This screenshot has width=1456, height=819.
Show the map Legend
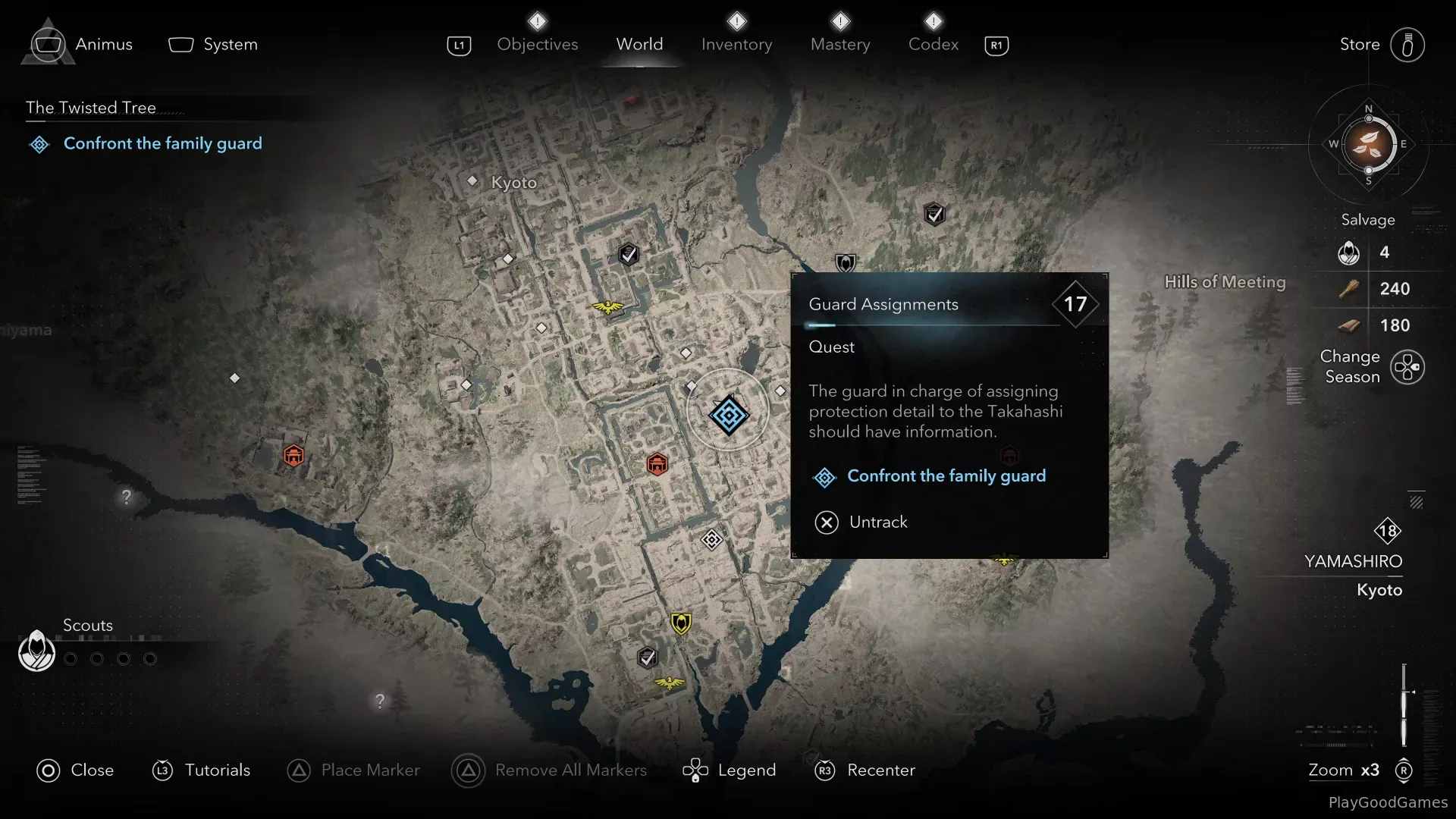[x=730, y=770]
